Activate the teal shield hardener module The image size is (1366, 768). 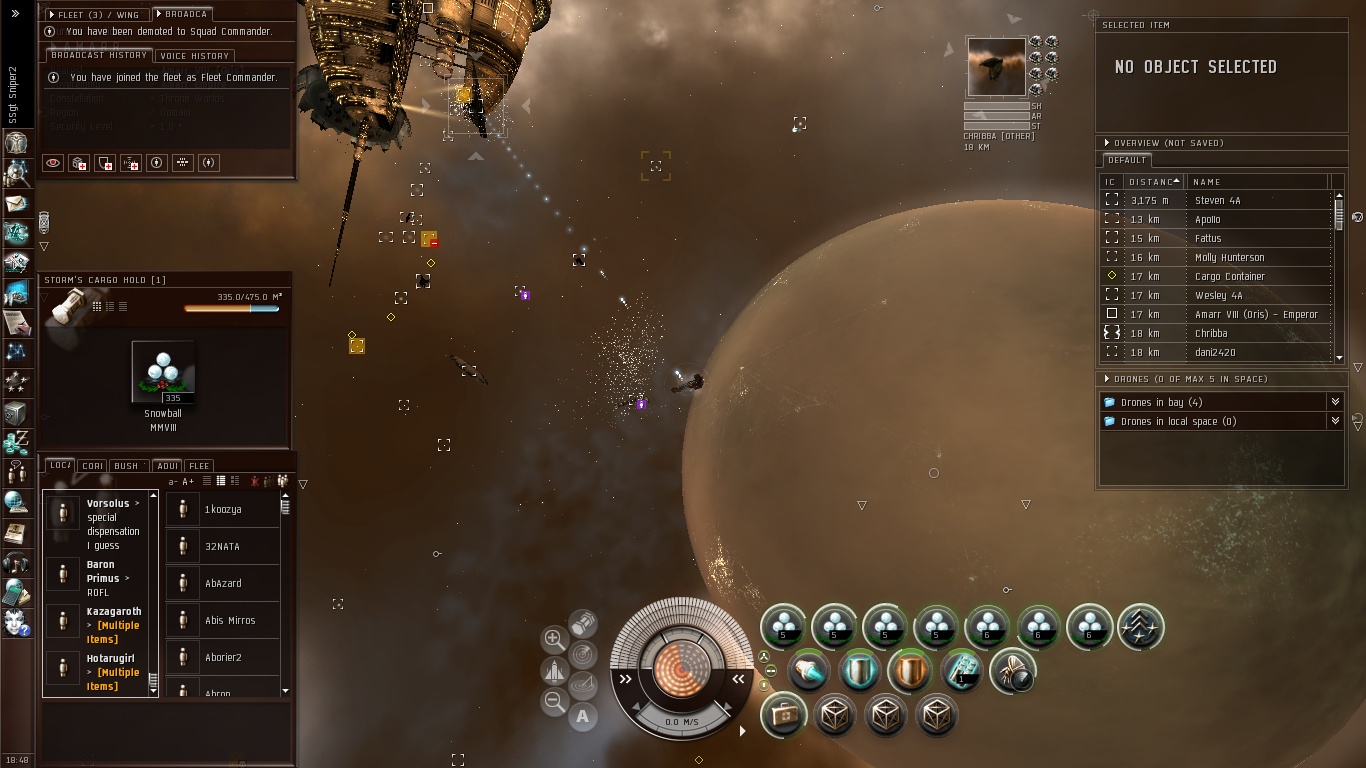point(858,671)
